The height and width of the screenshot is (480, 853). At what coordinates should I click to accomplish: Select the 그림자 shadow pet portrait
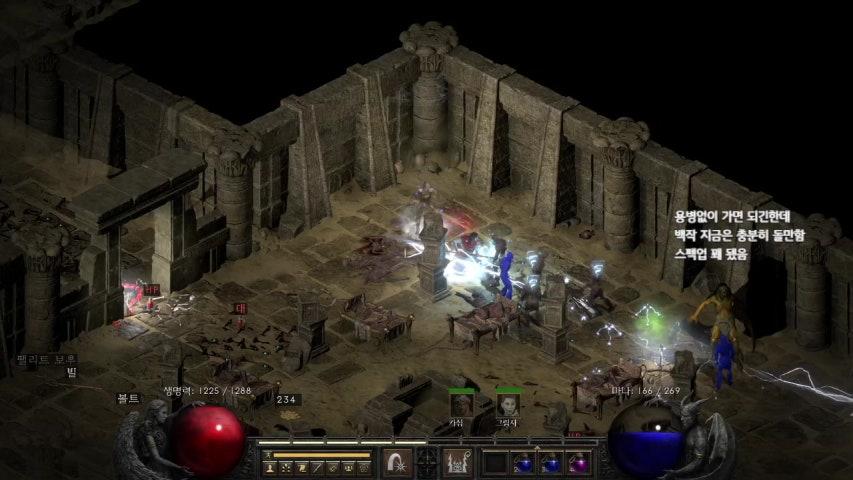point(507,404)
